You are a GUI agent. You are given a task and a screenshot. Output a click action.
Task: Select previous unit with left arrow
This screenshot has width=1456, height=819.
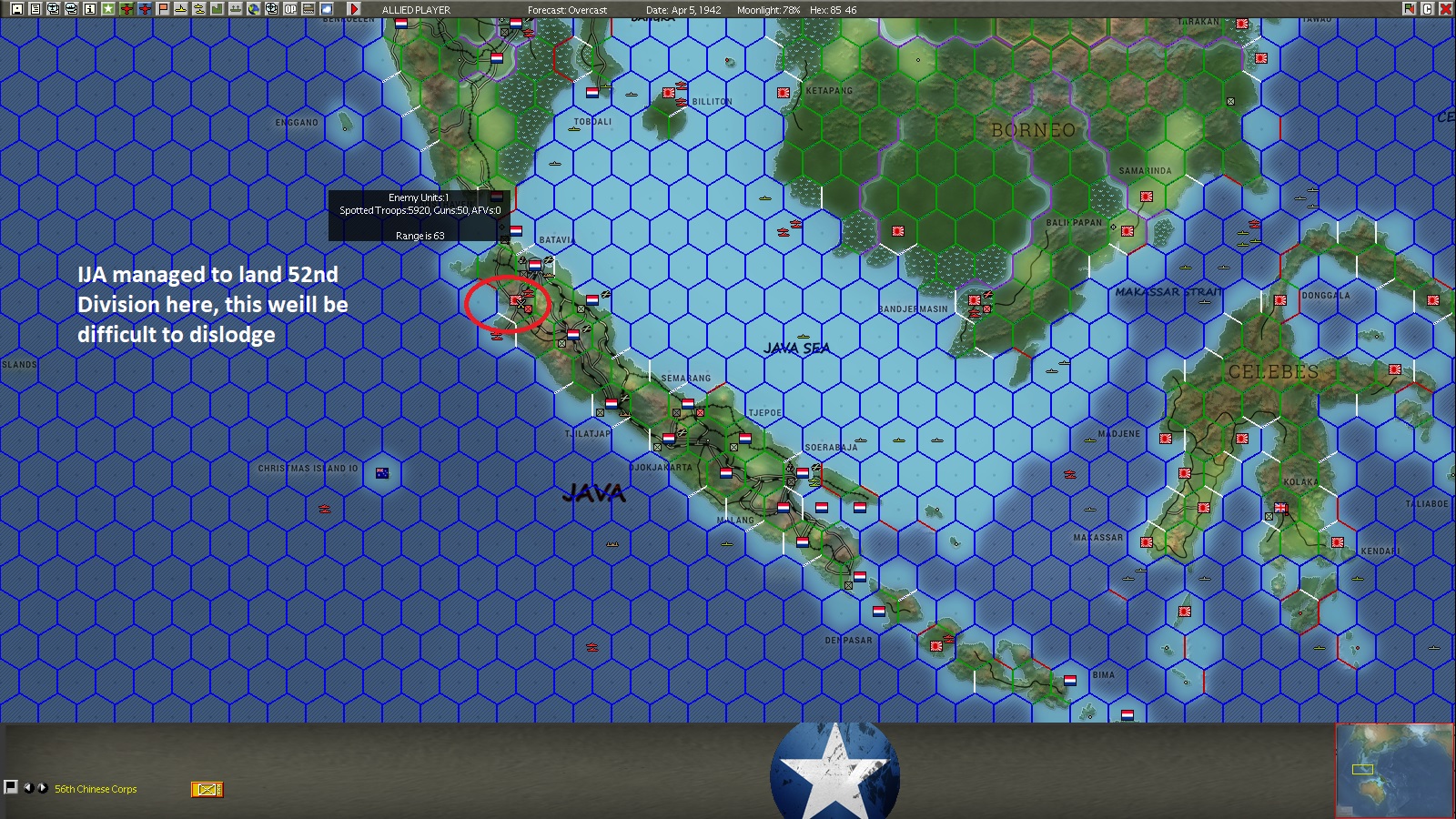click(28, 789)
